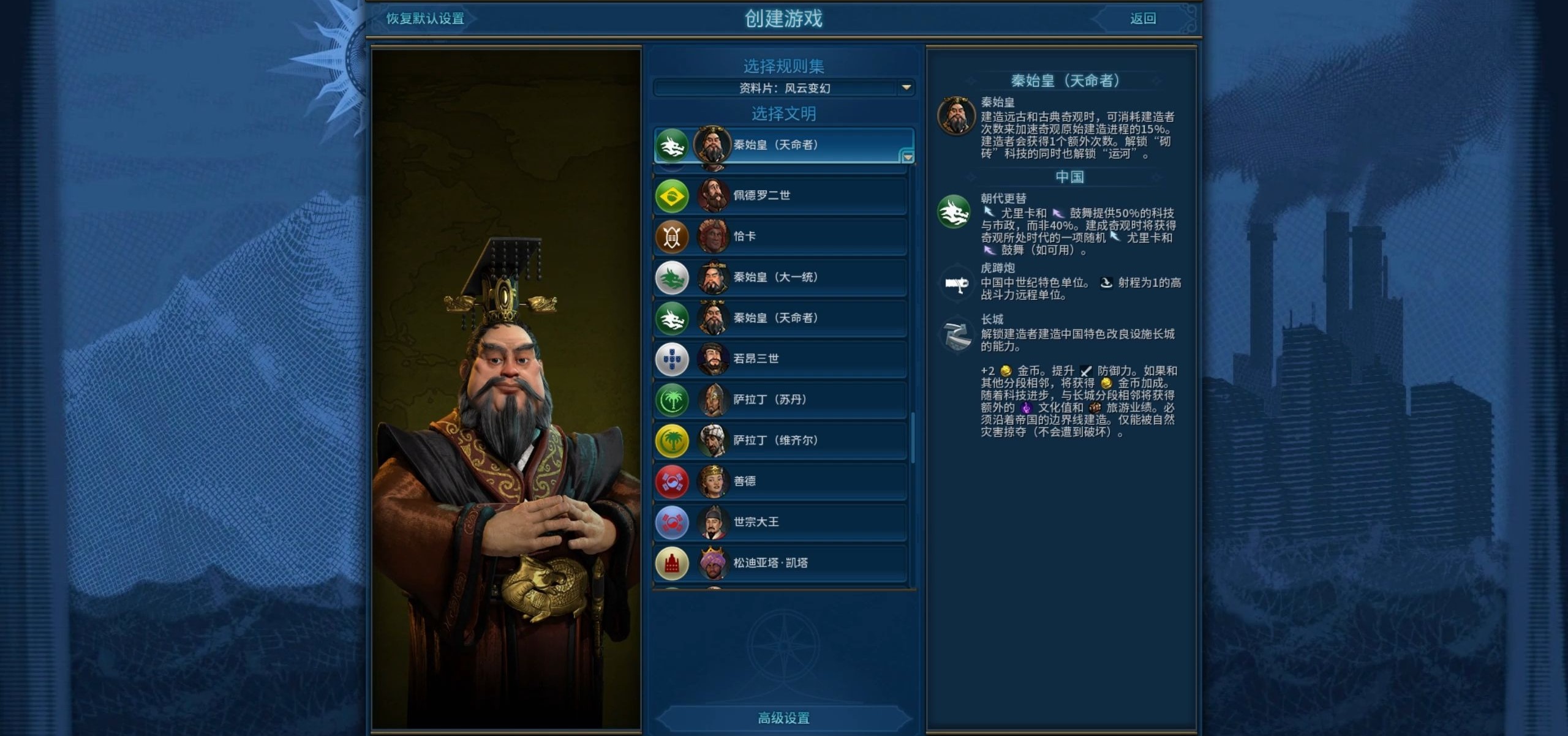The width and height of the screenshot is (1568, 736).
Task: Click the green dragon icon beside 秦始皇（大一统）
Action: [672, 277]
